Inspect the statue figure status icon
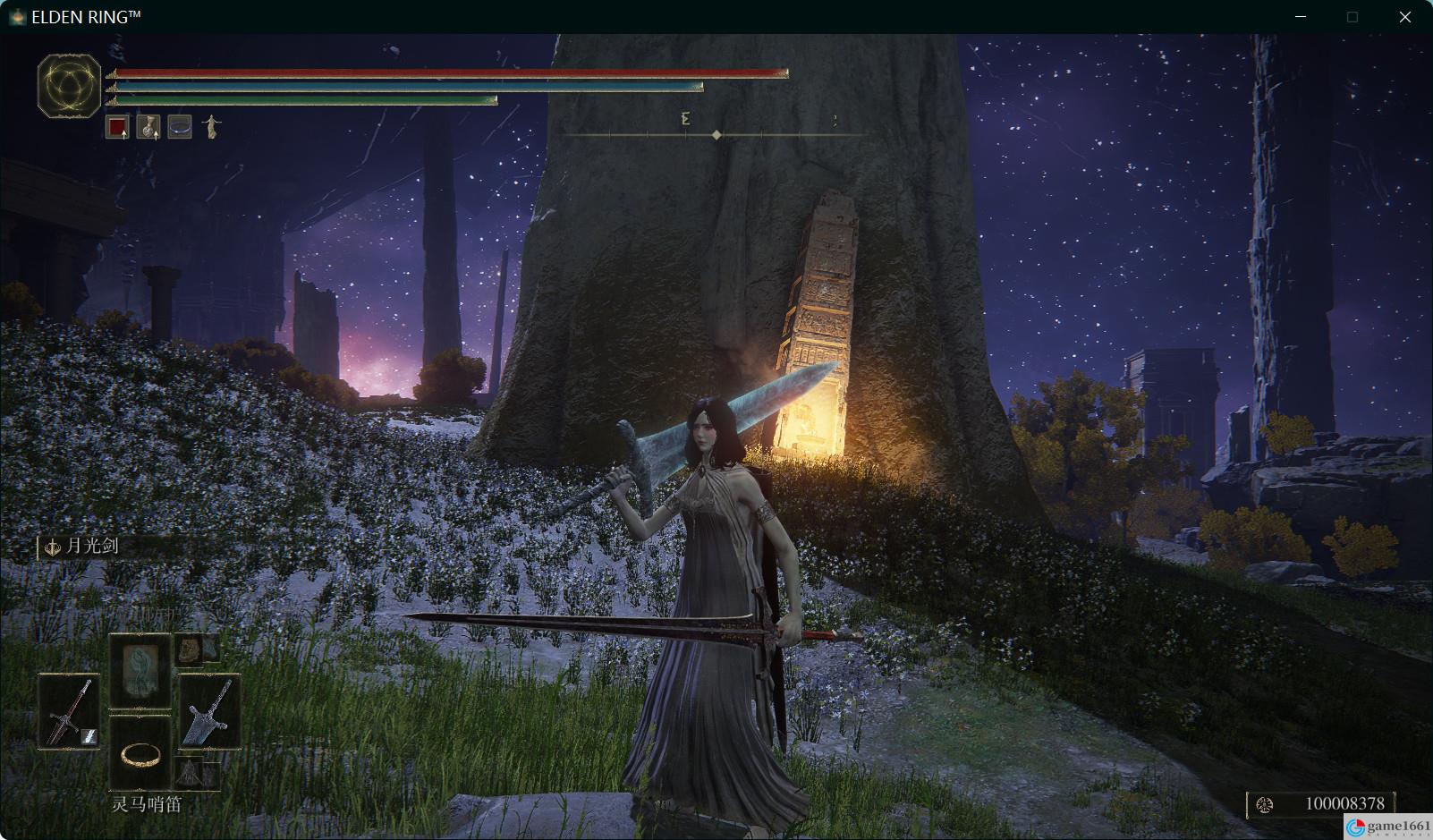This screenshot has width=1433, height=840. (x=210, y=127)
